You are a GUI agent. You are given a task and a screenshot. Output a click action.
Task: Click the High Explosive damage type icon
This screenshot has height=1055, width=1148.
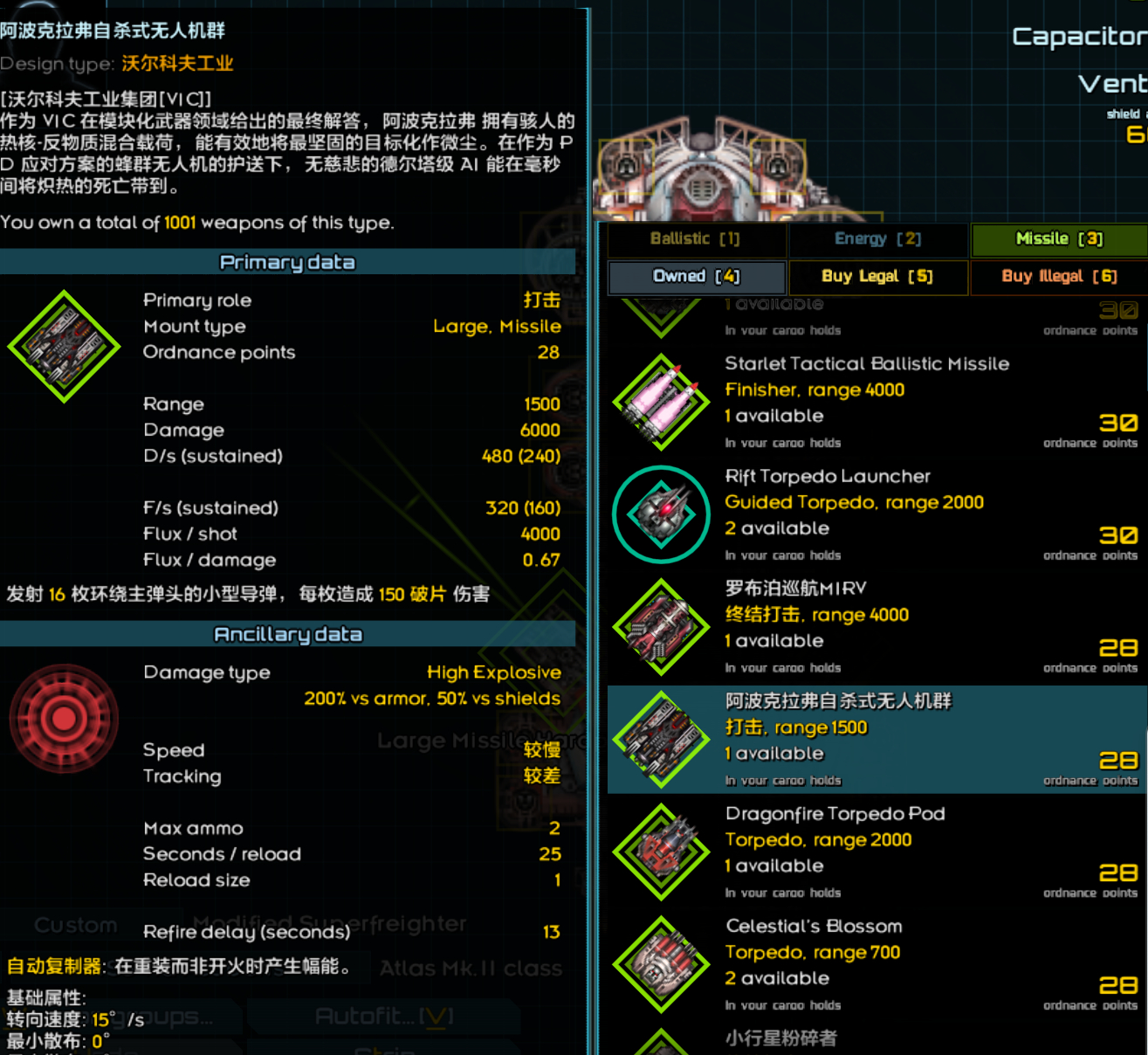pyautogui.click(x=63, y=718)
